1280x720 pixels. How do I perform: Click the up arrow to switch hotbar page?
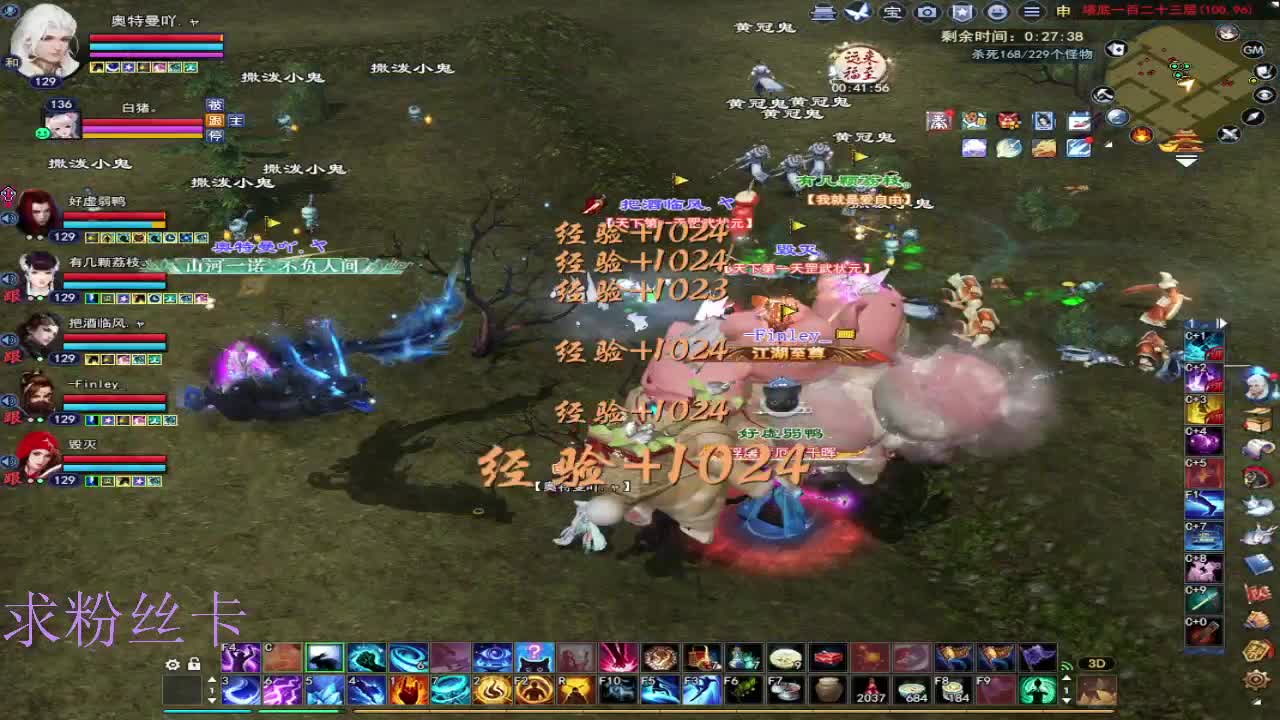point(212,678)
